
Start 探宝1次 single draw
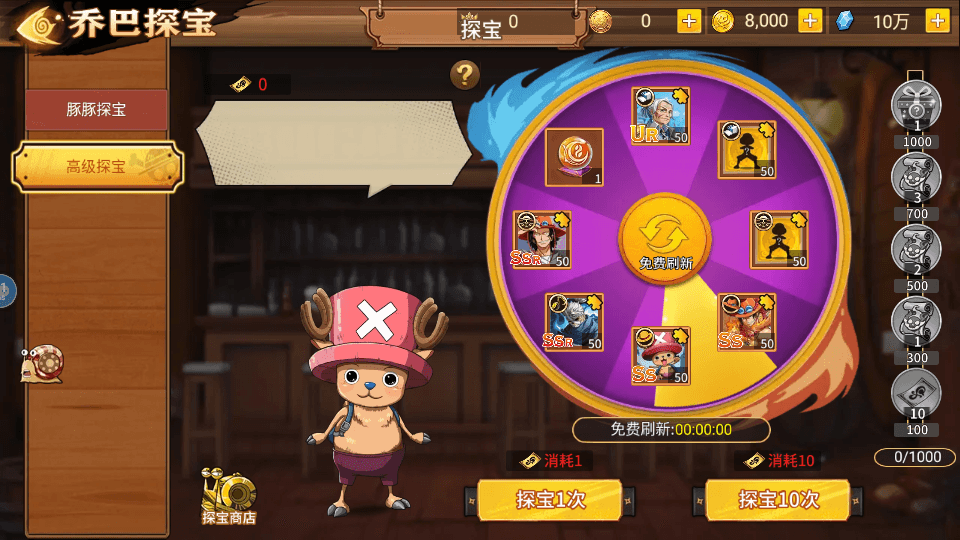(x=550, y=499)
